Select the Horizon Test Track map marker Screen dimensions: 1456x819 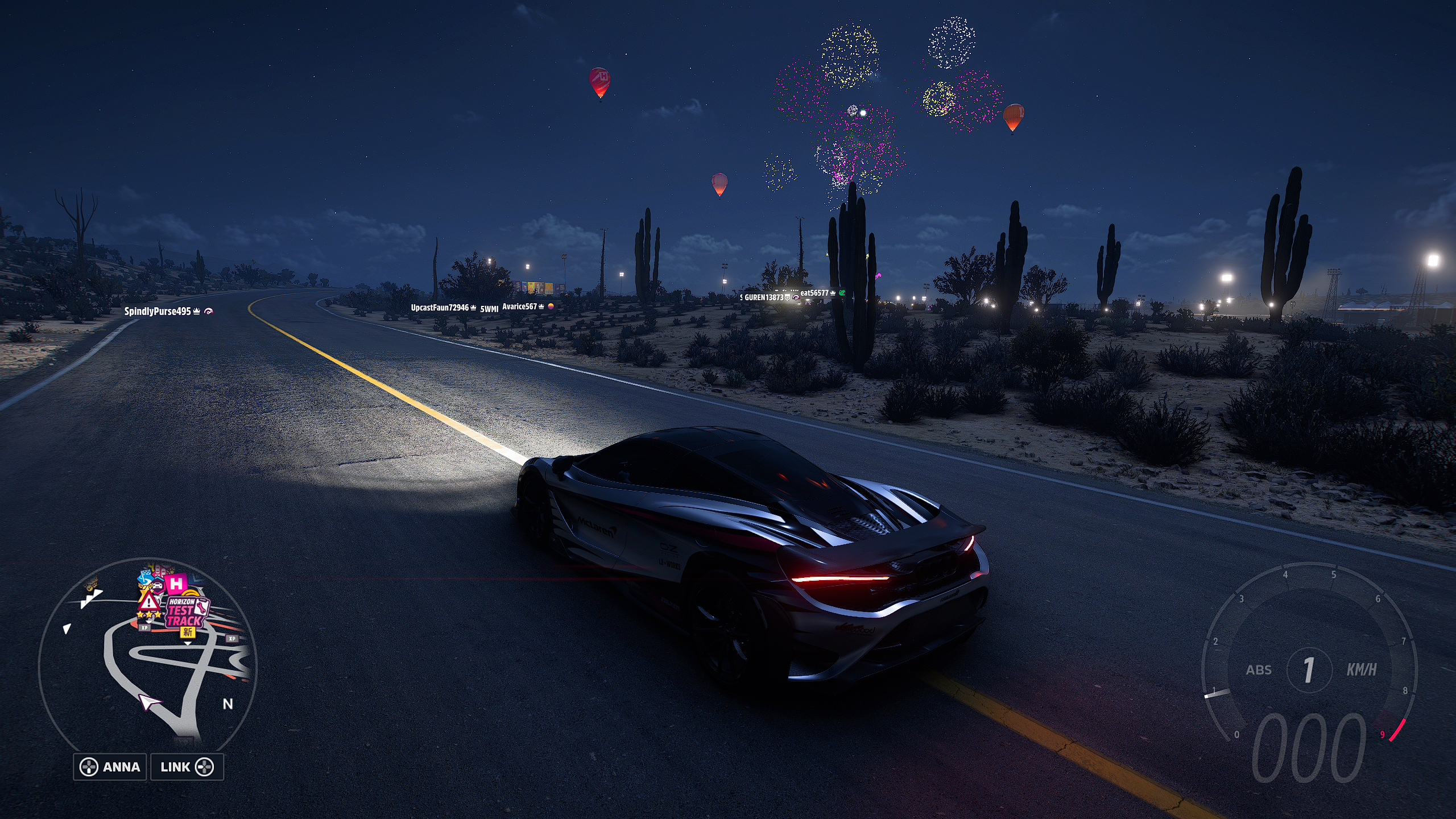[185, 613]
